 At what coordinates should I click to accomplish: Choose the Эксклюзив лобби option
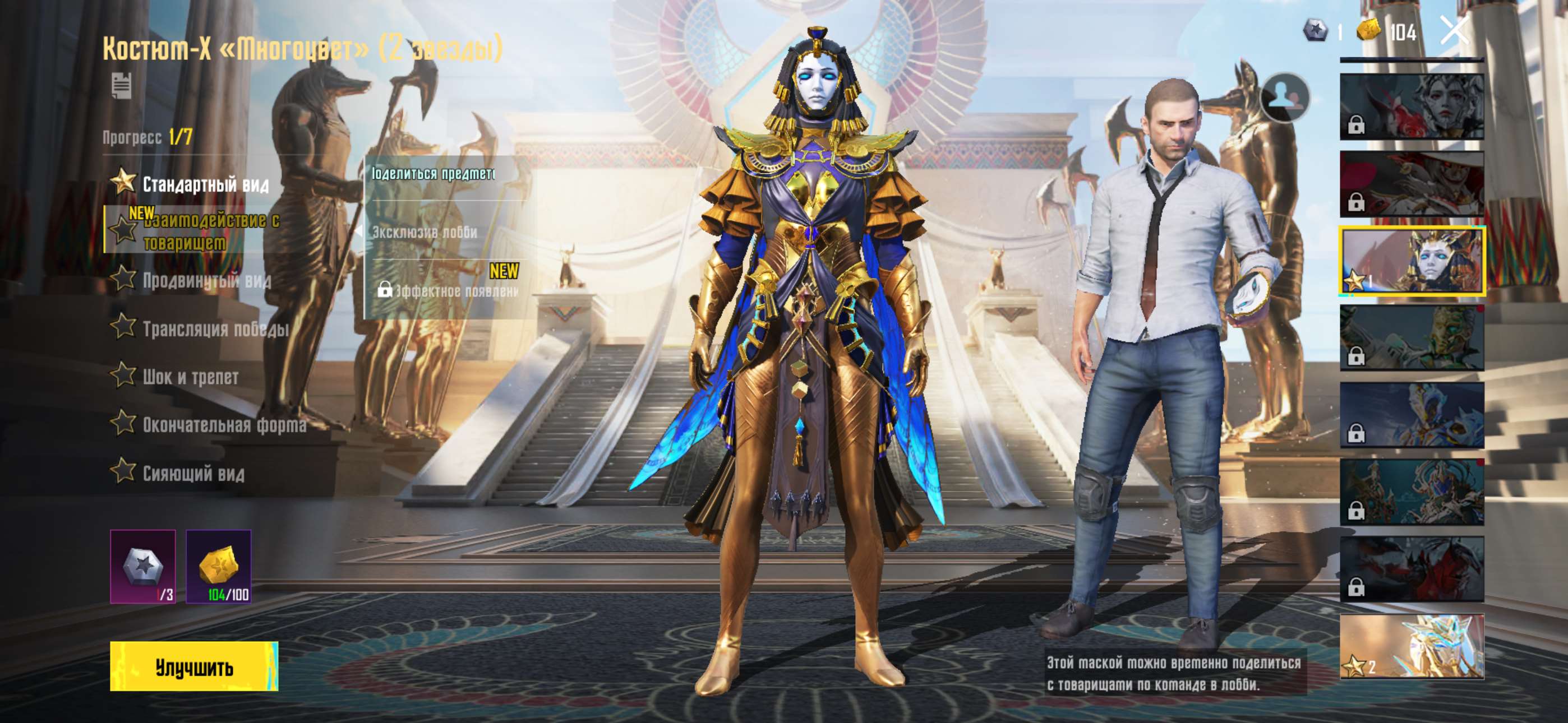point(425,232)
